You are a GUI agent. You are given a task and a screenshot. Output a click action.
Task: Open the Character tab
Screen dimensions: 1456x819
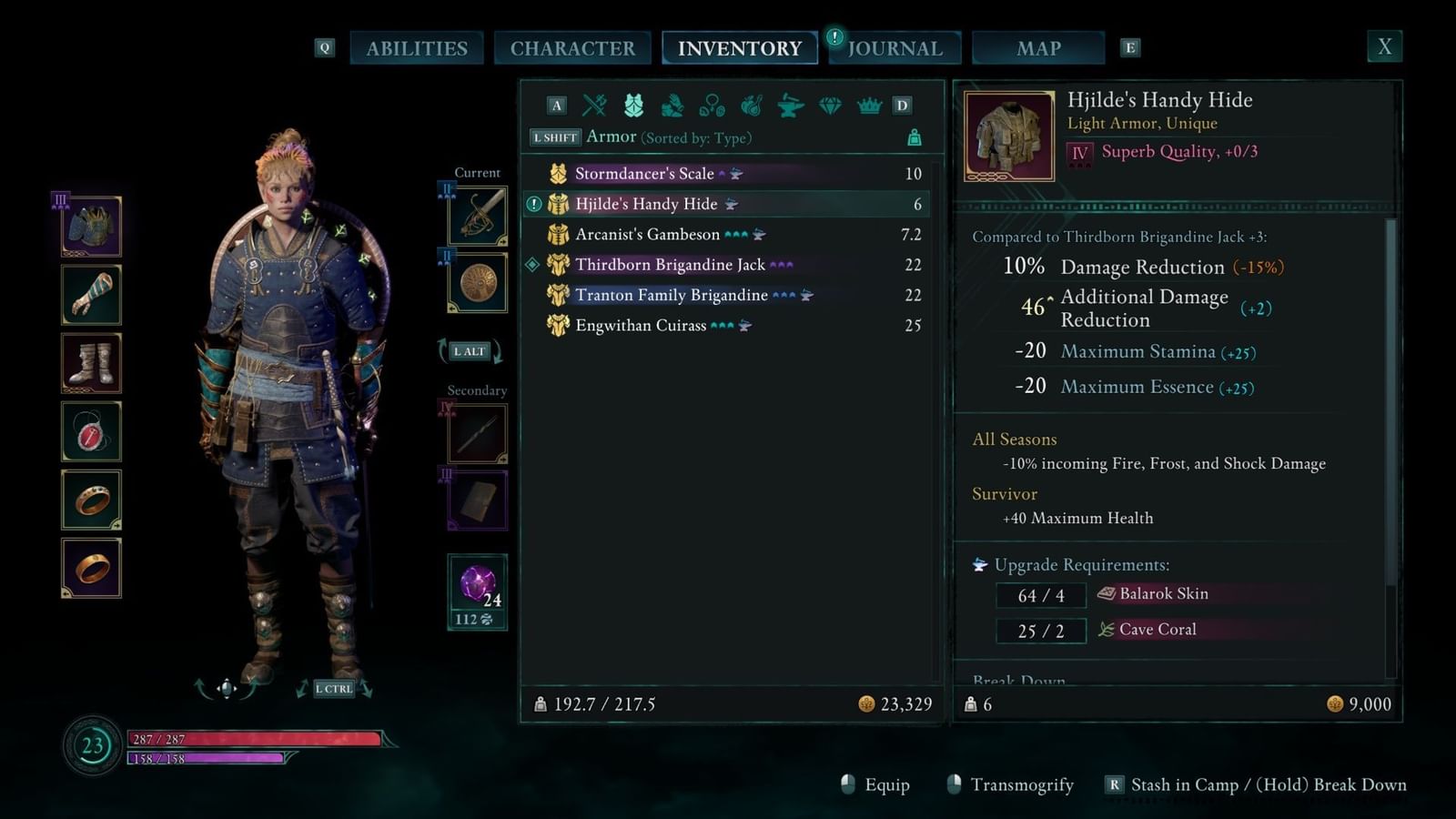(572, 48)
